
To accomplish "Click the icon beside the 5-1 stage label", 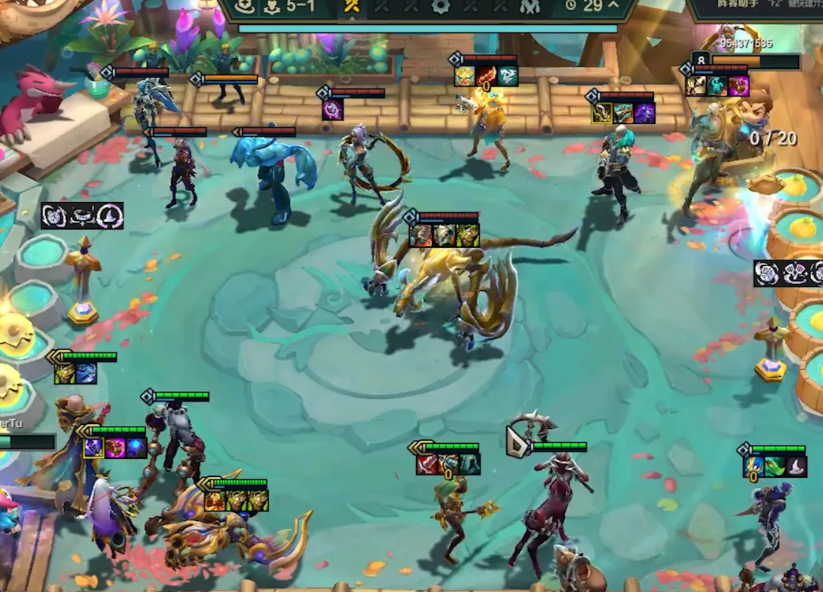I will pyautogui.click(x=271, y=7).
